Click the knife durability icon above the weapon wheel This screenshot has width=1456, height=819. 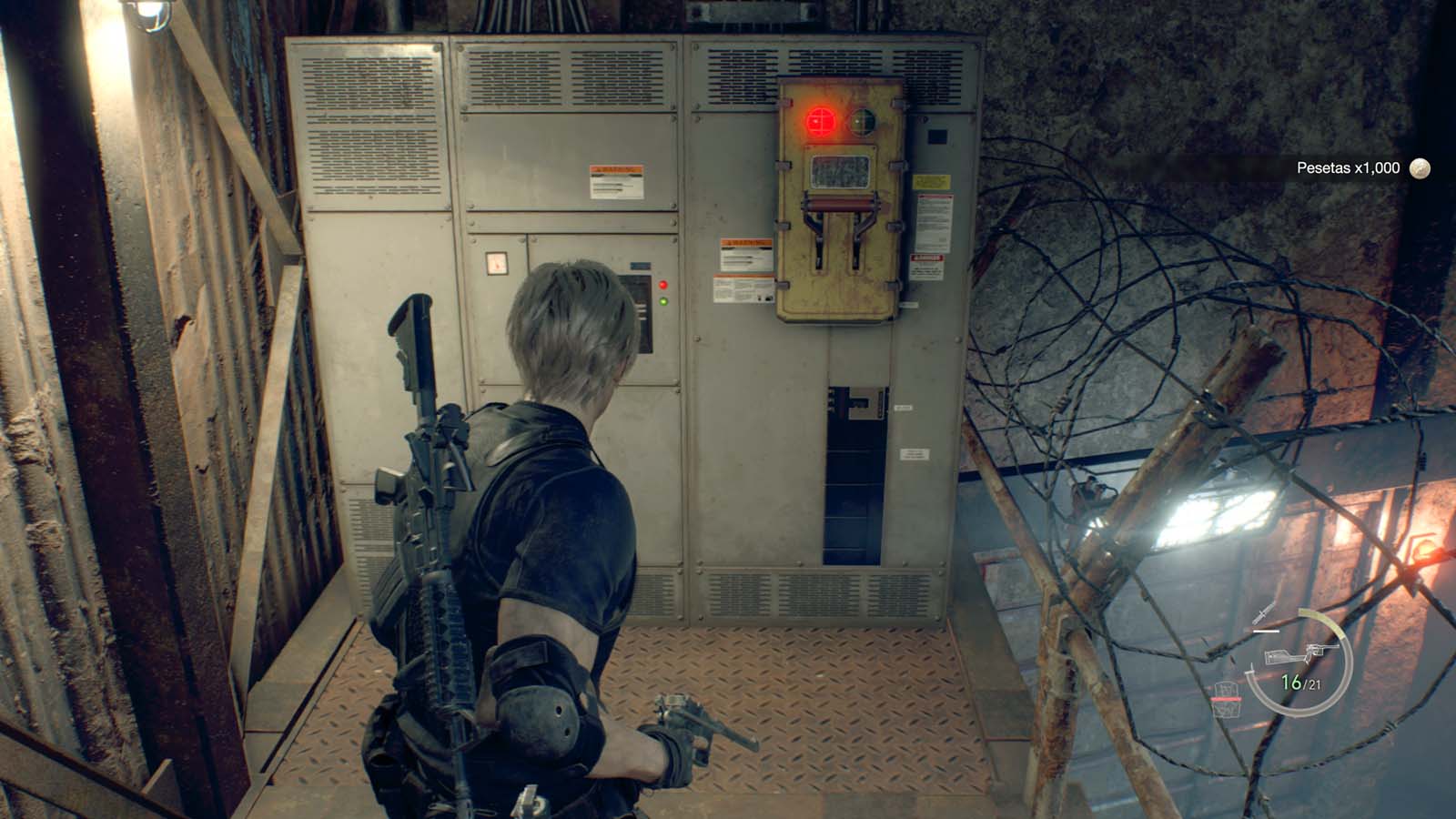1264,614
